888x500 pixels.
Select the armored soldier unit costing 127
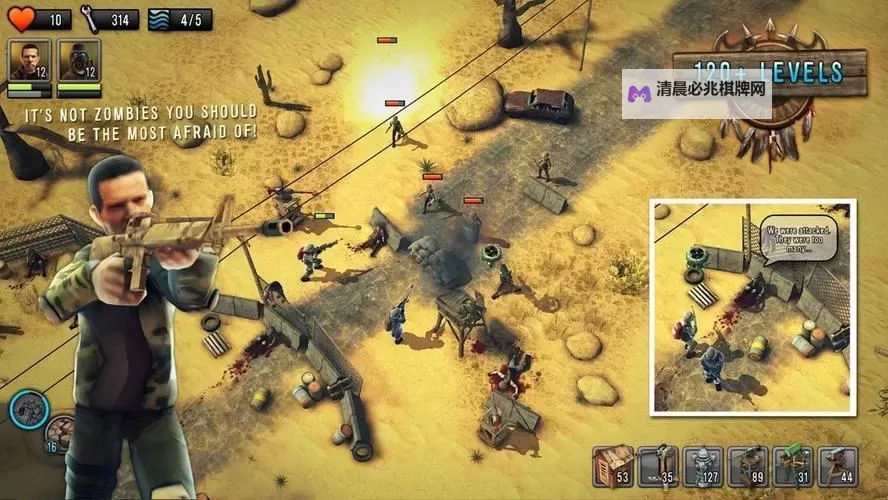pyautogui.click(x=703, y=466)
